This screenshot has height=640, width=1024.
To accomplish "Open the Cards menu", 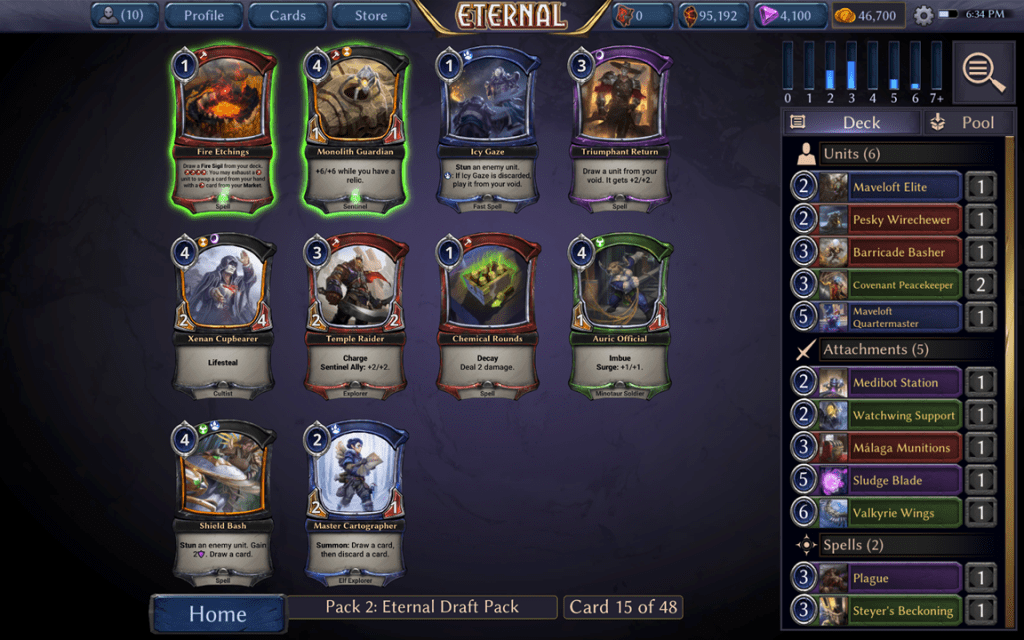I will [x=287, y=15].
